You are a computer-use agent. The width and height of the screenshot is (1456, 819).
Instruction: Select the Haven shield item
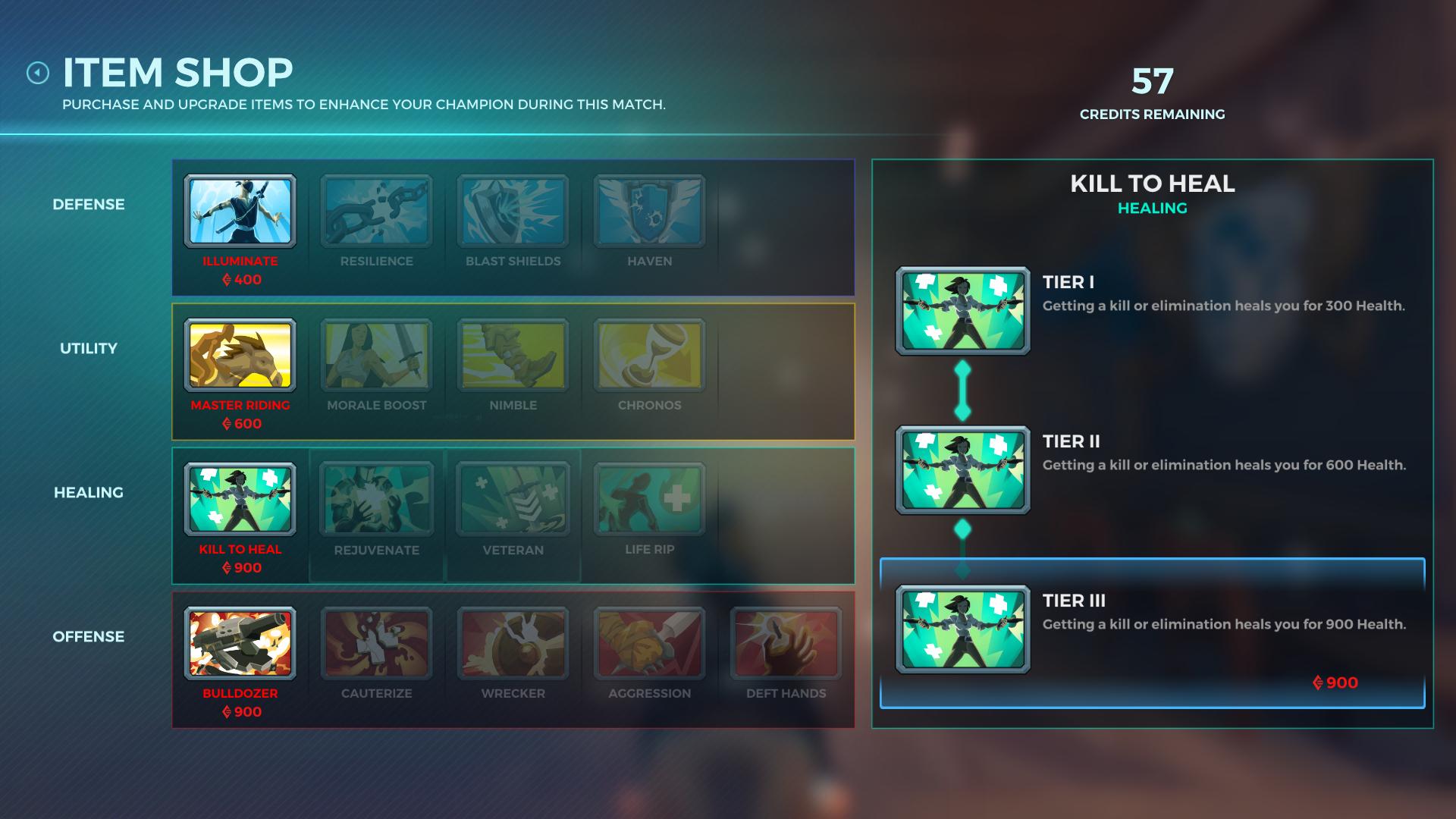click(649, 212)
